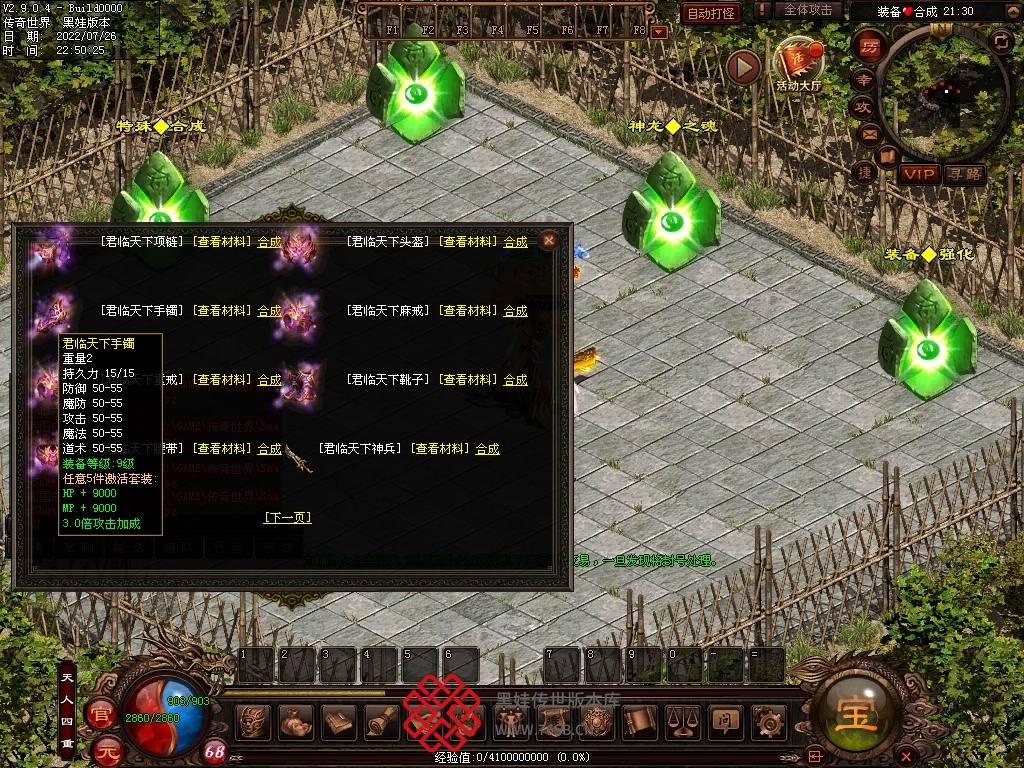Select 全体攻击 attack mode button

pos(807,10)
